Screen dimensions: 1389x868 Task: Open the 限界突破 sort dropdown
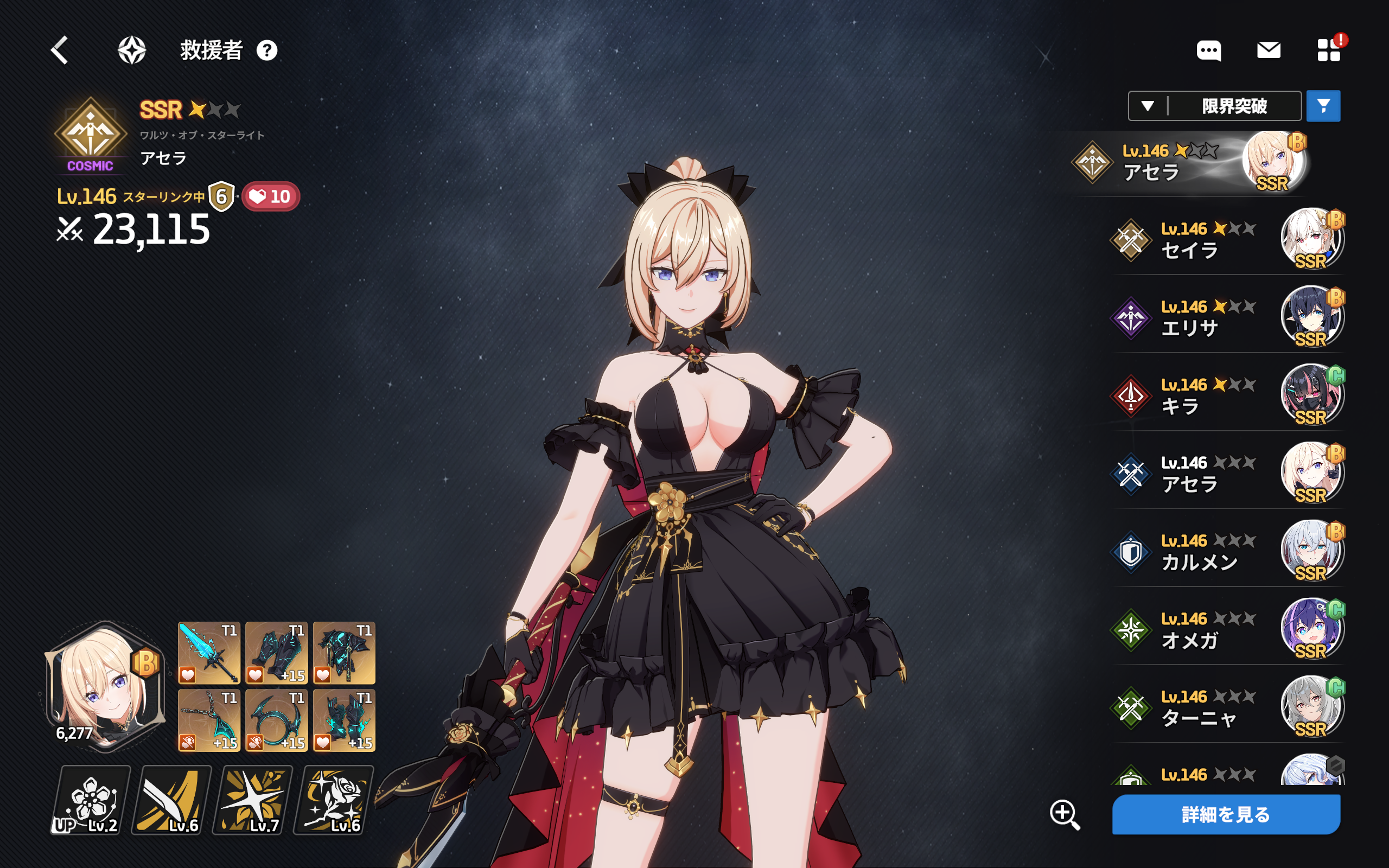click(1214, 106)
